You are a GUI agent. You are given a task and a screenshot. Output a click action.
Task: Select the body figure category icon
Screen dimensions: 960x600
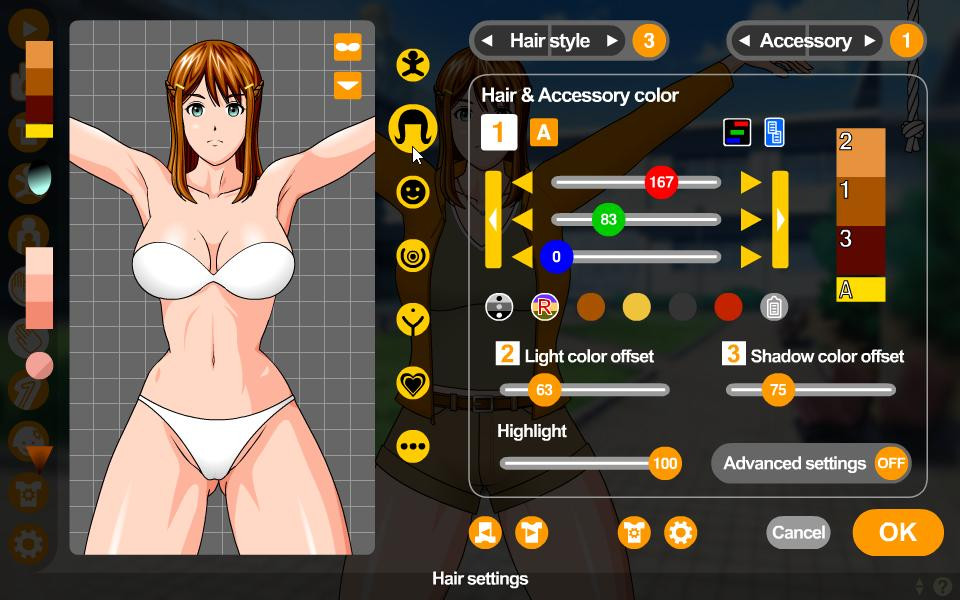coord(412,64)
